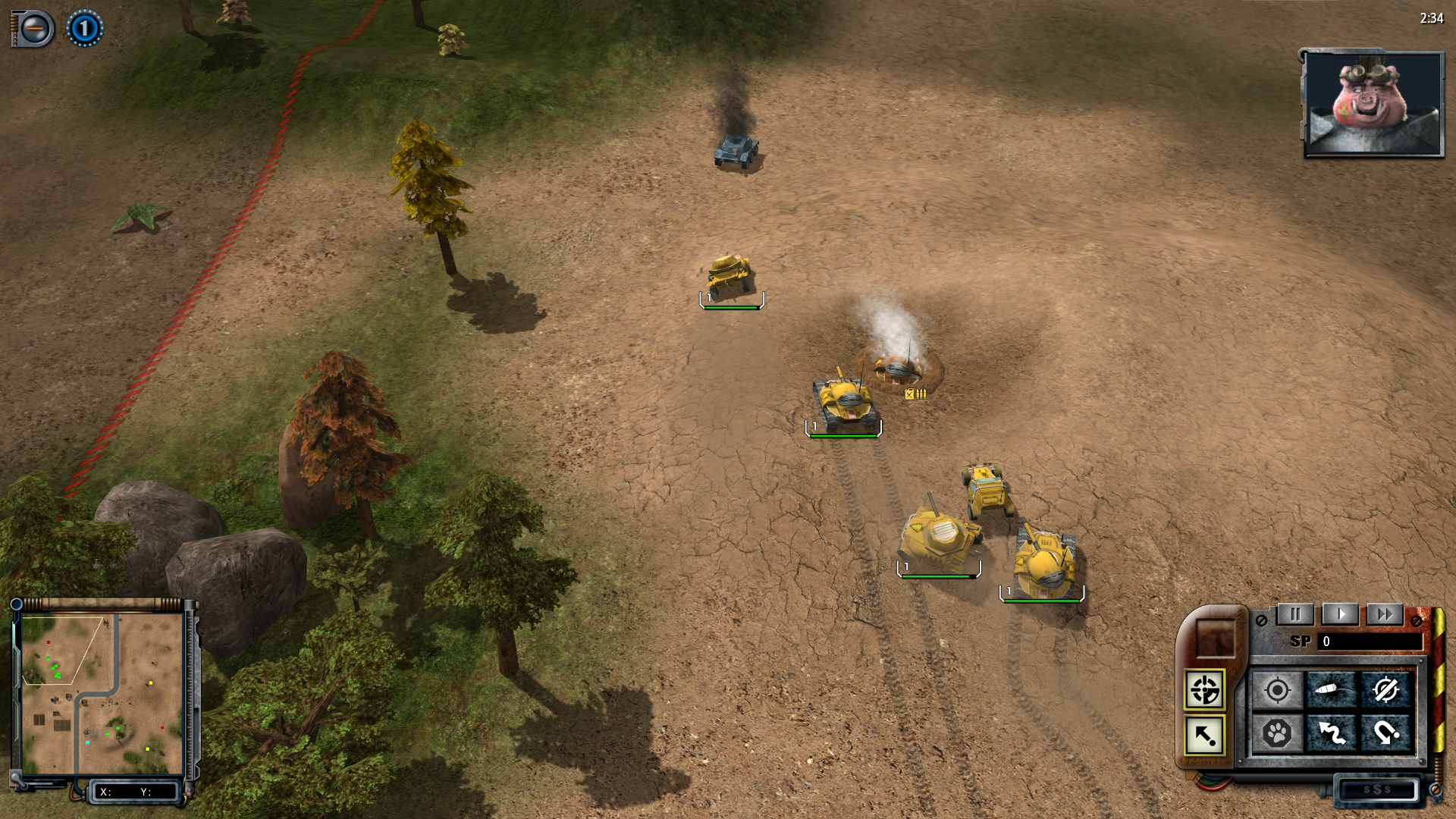Select the wavy arrow move command
The width and height of the screenshot is (1456, 819).
click(1332, 733)
